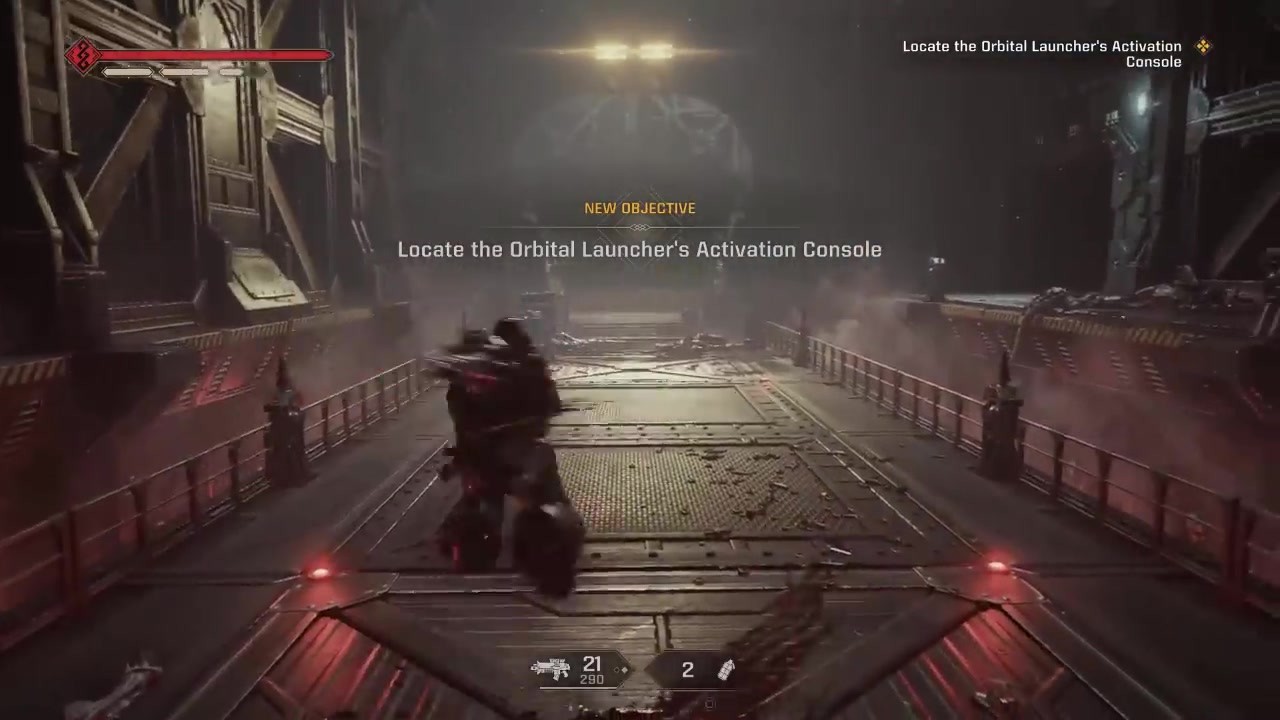Click the red character emblem icon
This screenshot has width=1280, height=720.
pyautogui.click(x=80, y=56)
